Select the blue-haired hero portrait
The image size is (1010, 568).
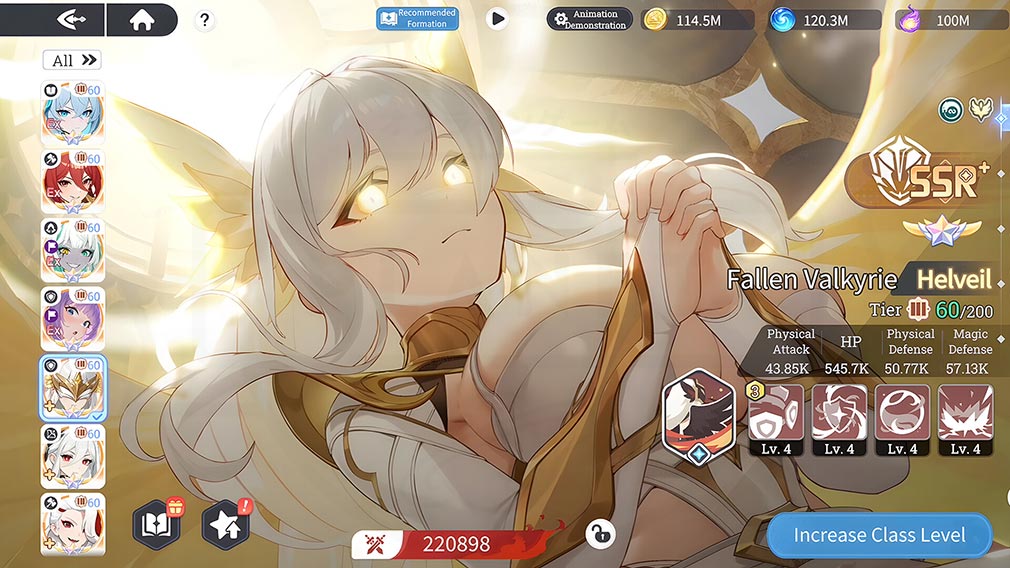pyautogui.click(x=72, y=113)
